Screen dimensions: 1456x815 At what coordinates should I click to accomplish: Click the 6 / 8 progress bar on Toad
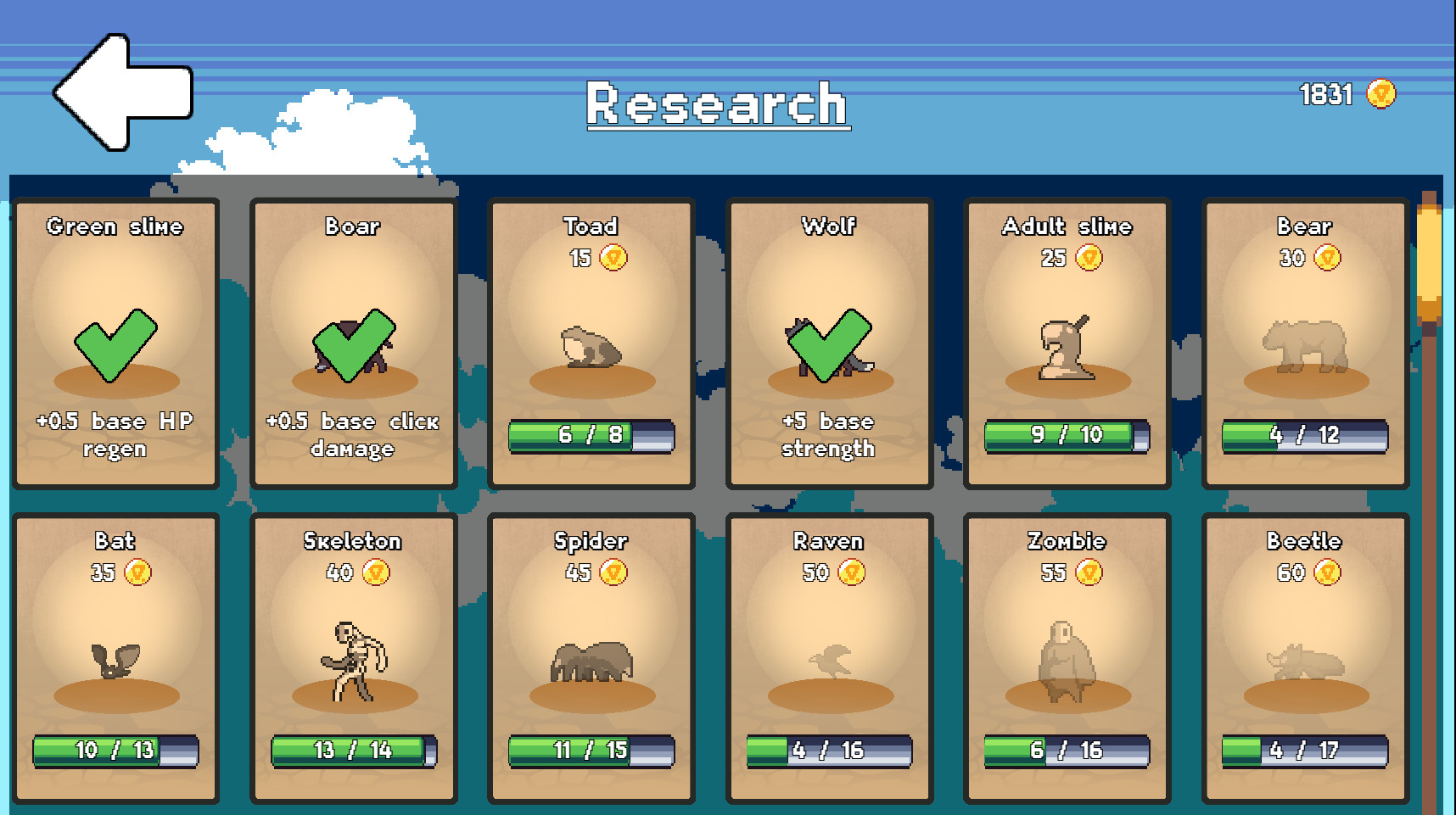(589, 436)
